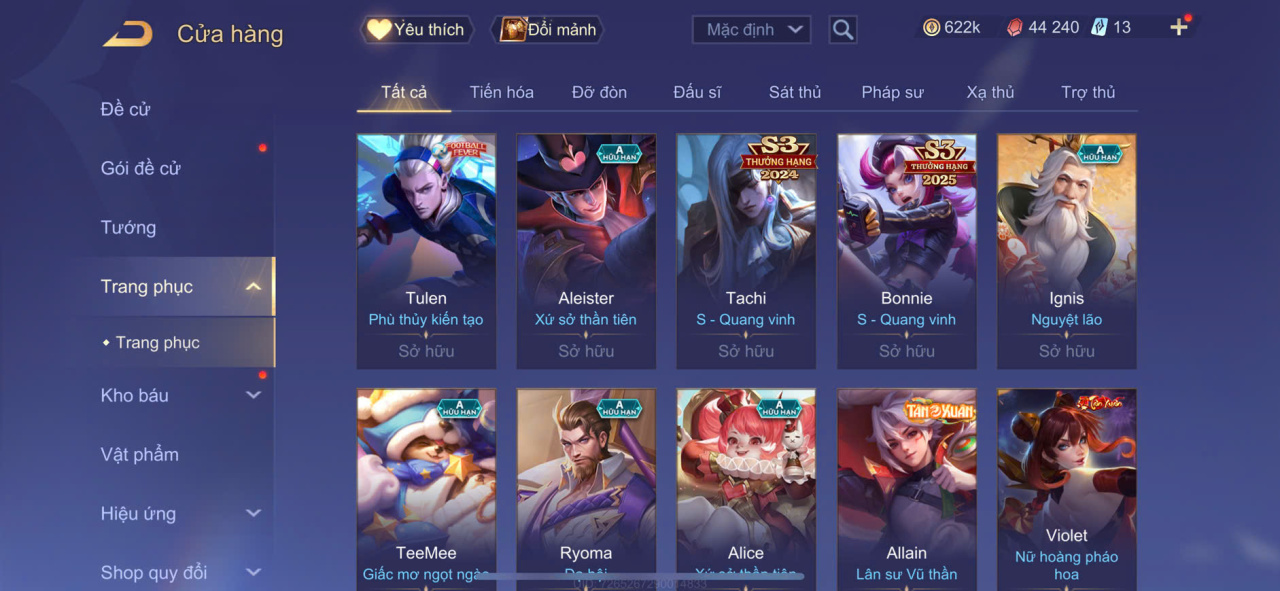Switch to the Đỡ đòn tab
Viewport: 1280px width, 591px height.
(x=599, y=92)
